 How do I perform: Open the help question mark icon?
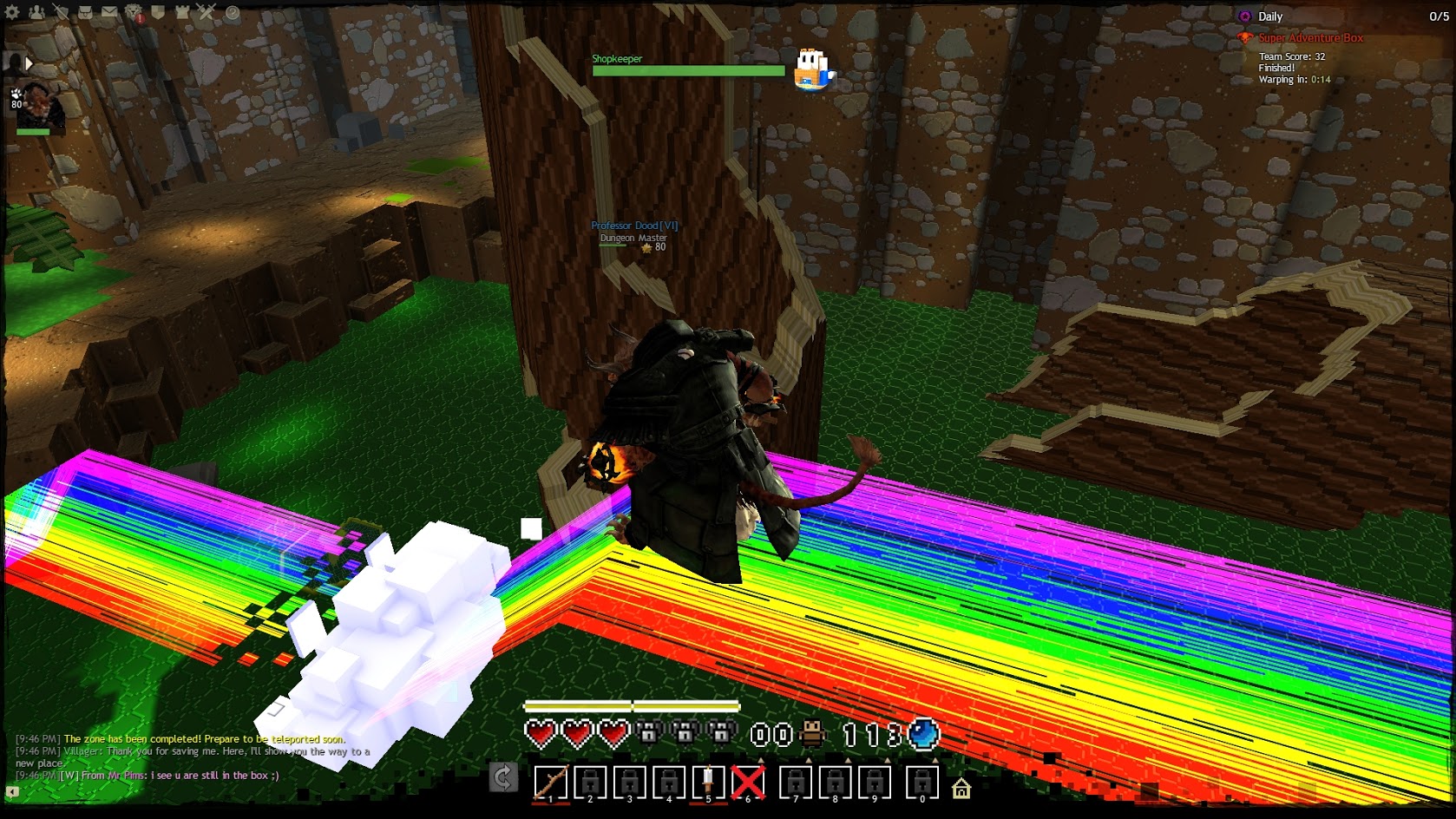(232, 13)
